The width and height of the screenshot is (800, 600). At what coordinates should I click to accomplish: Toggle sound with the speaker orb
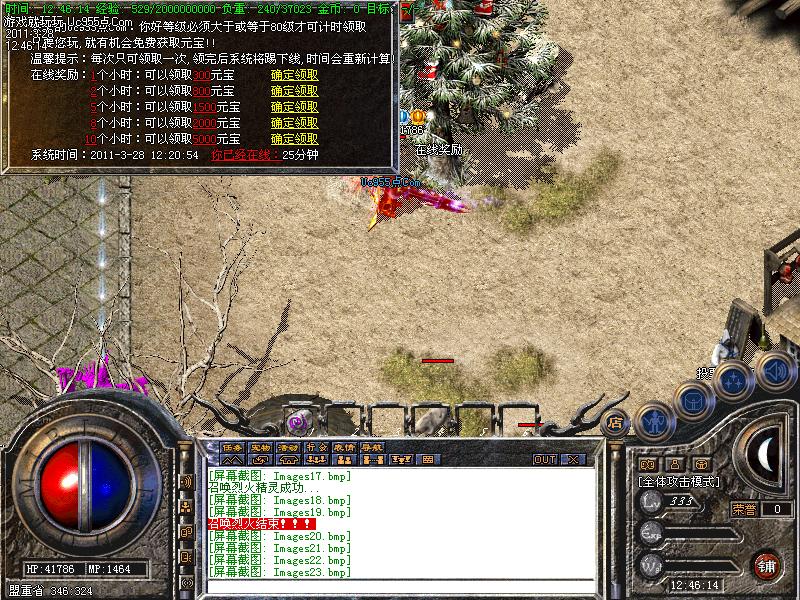pyautogui.click(x=775, y=370)
